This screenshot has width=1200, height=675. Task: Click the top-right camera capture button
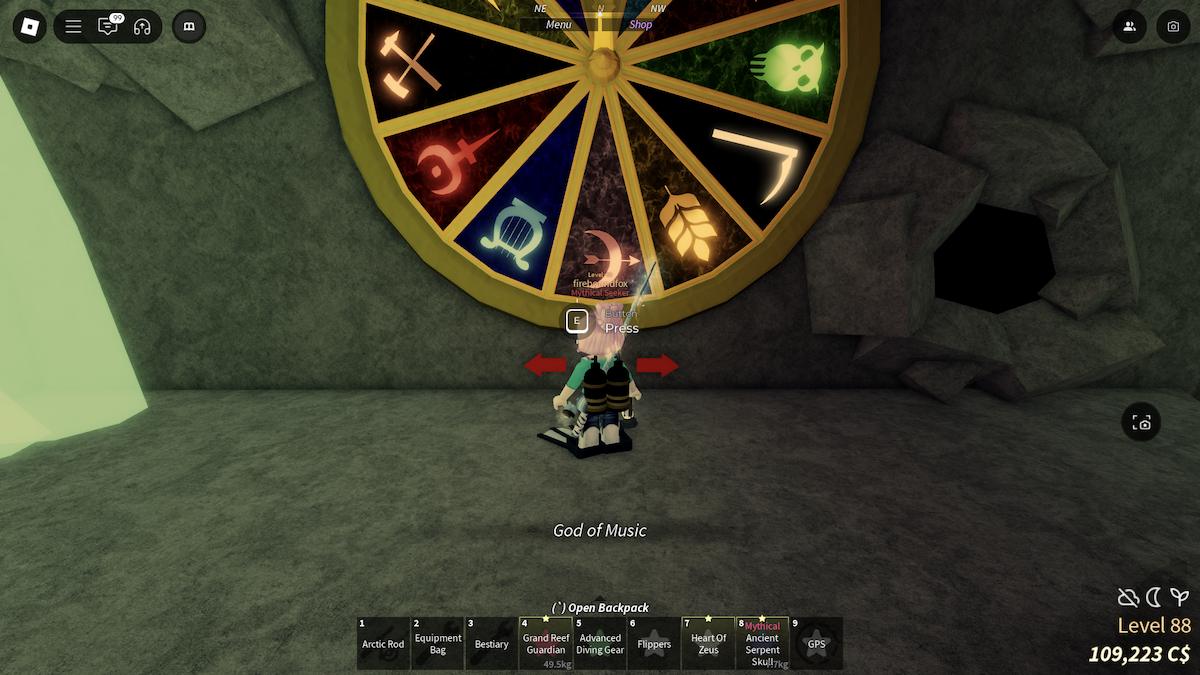pos(1174,27)
